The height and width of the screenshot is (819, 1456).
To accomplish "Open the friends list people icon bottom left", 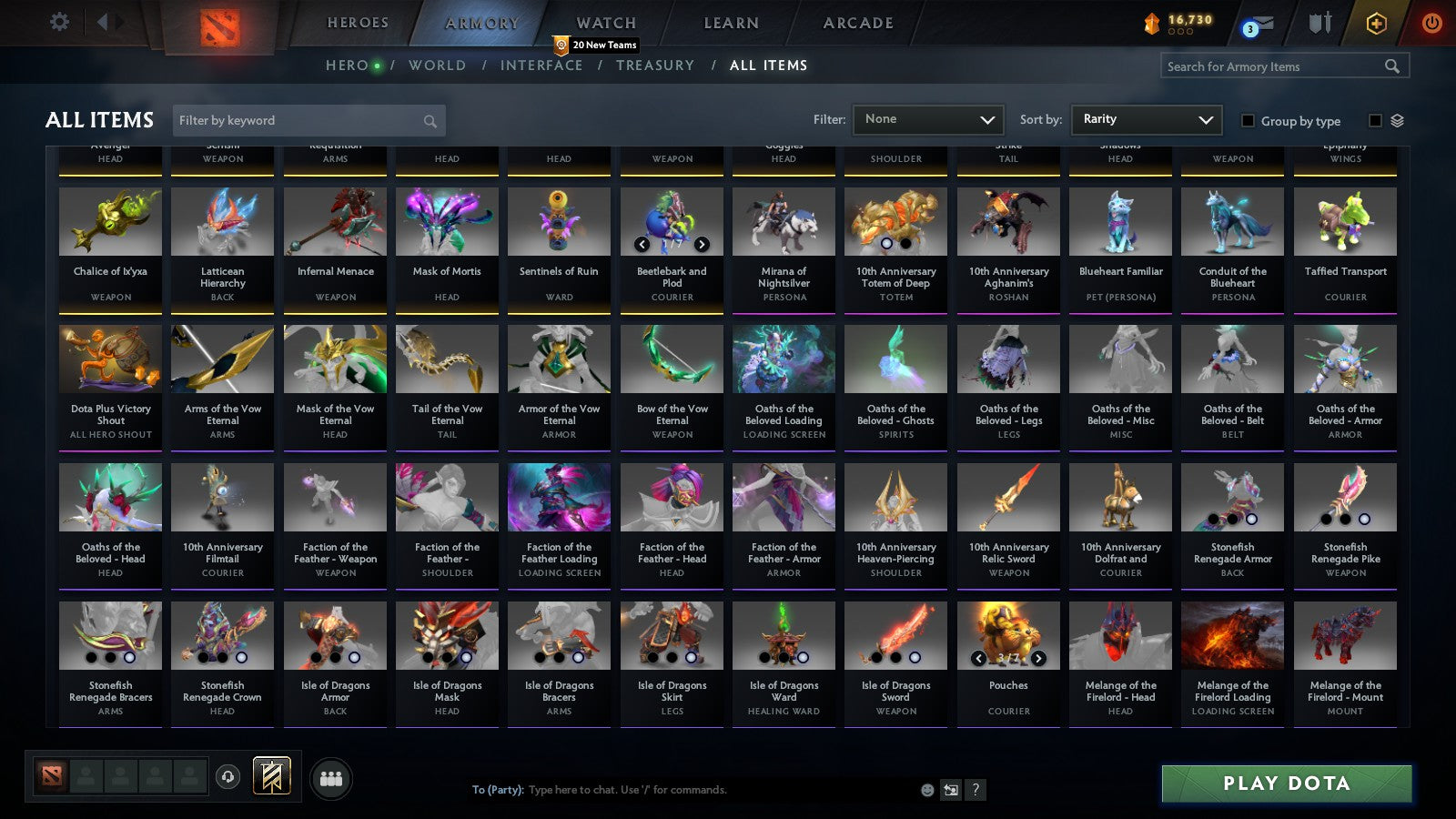I will coord(332,778).
